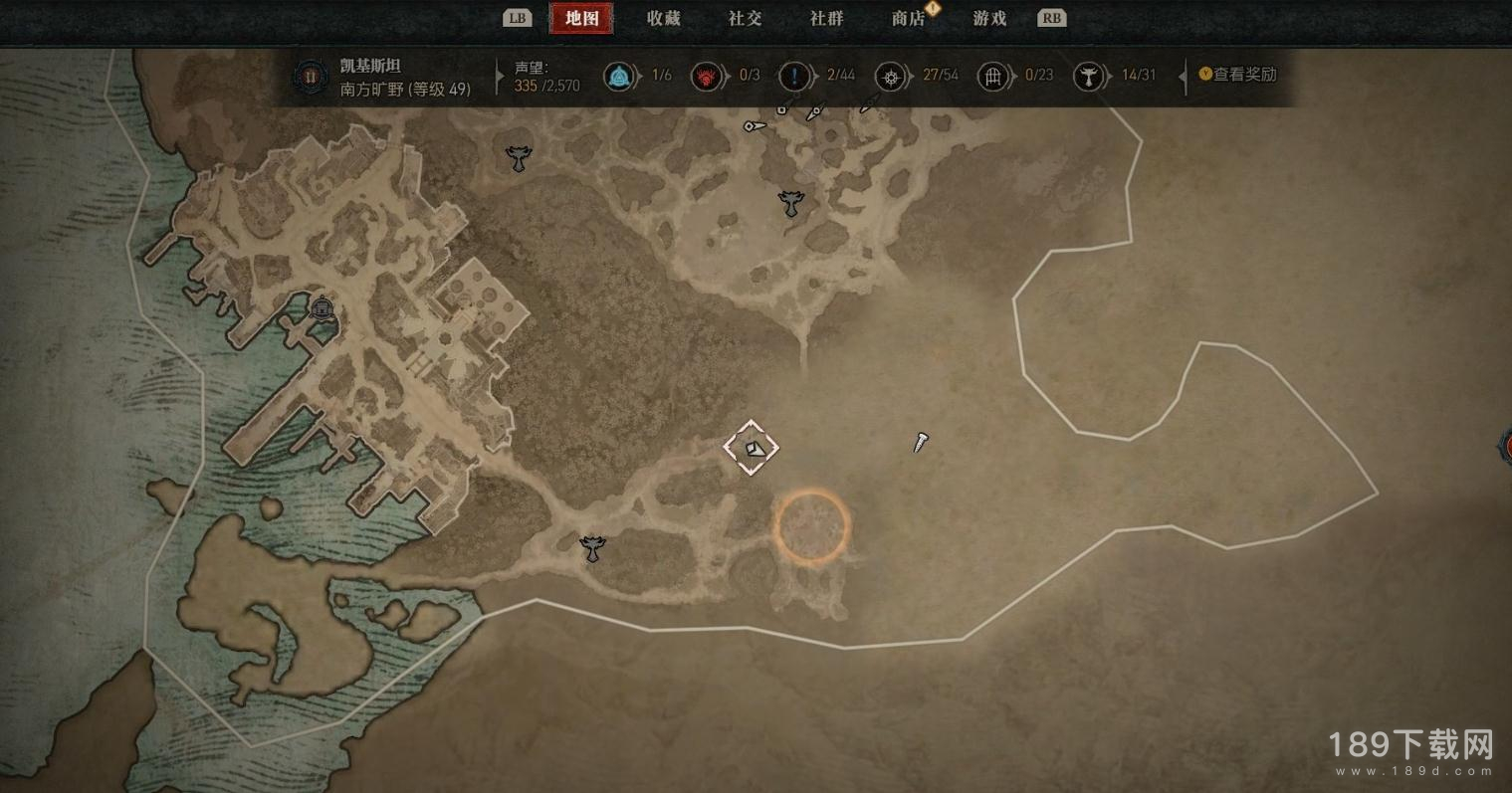The width and height of the screenshot is (1512, 793).
Task: Select the waypoint marker in the harbor town
Action: [321, 307]
